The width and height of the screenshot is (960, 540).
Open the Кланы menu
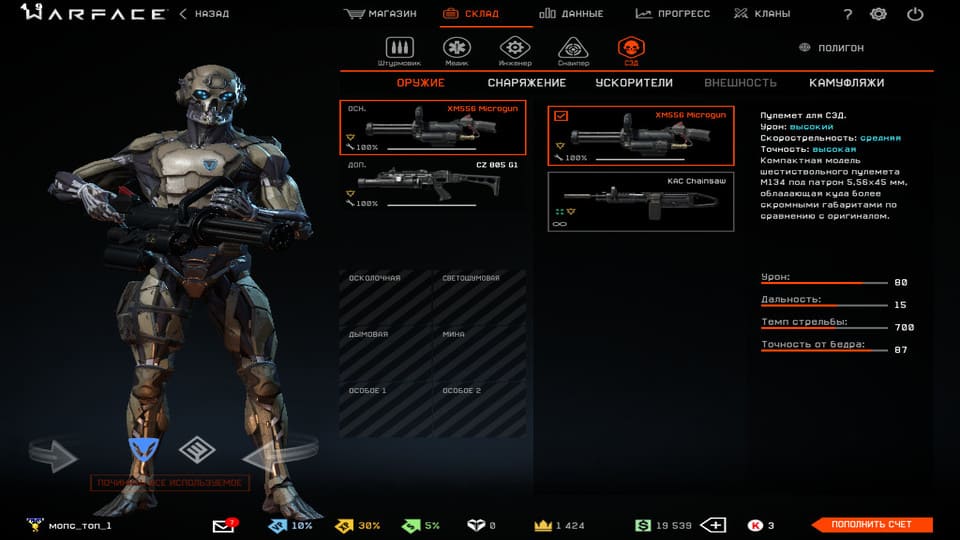pos(761,14)
